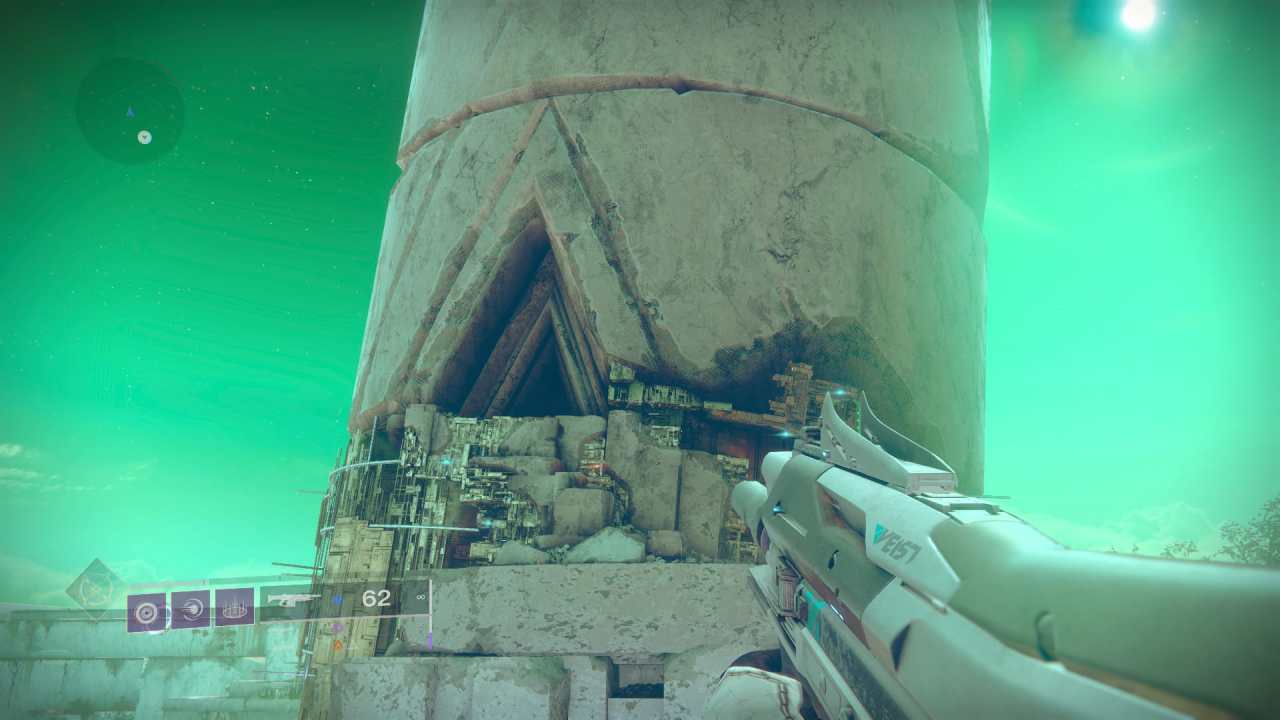Click the white objective marker inside the radar
1280x720 pixels.
[144, 138]
